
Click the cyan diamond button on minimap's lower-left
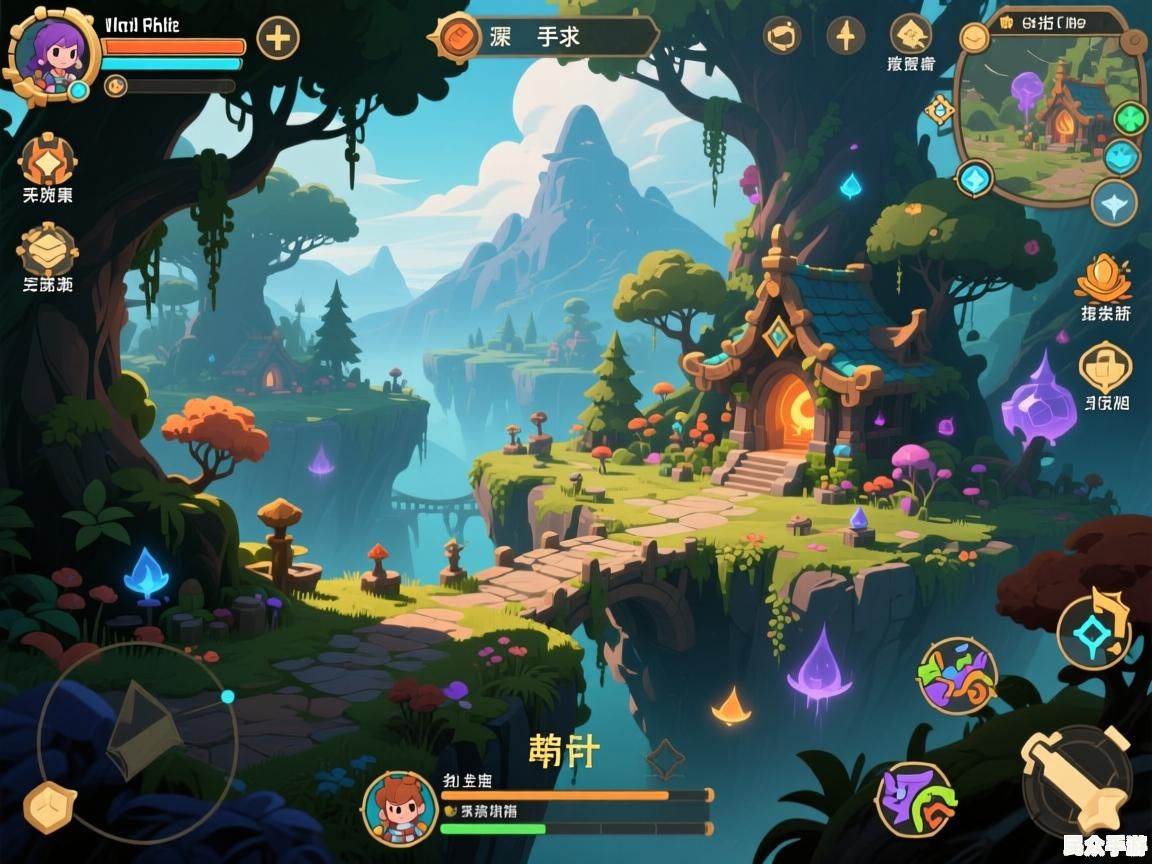point(974,180)
